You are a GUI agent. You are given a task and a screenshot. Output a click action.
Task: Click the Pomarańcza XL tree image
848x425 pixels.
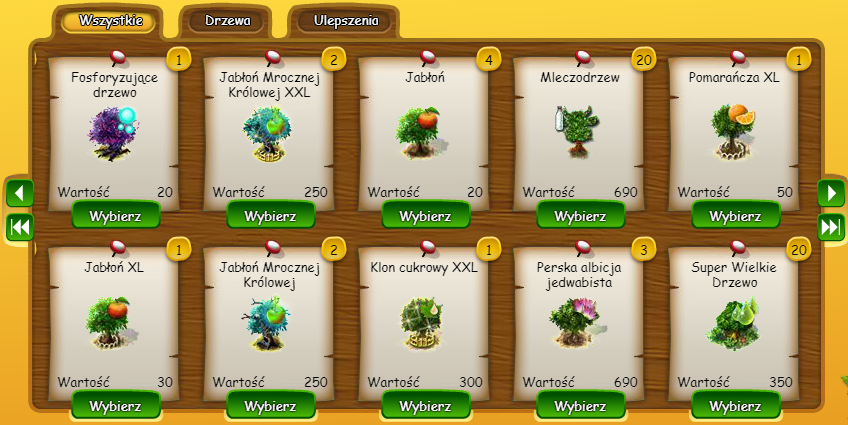[732, 130]
